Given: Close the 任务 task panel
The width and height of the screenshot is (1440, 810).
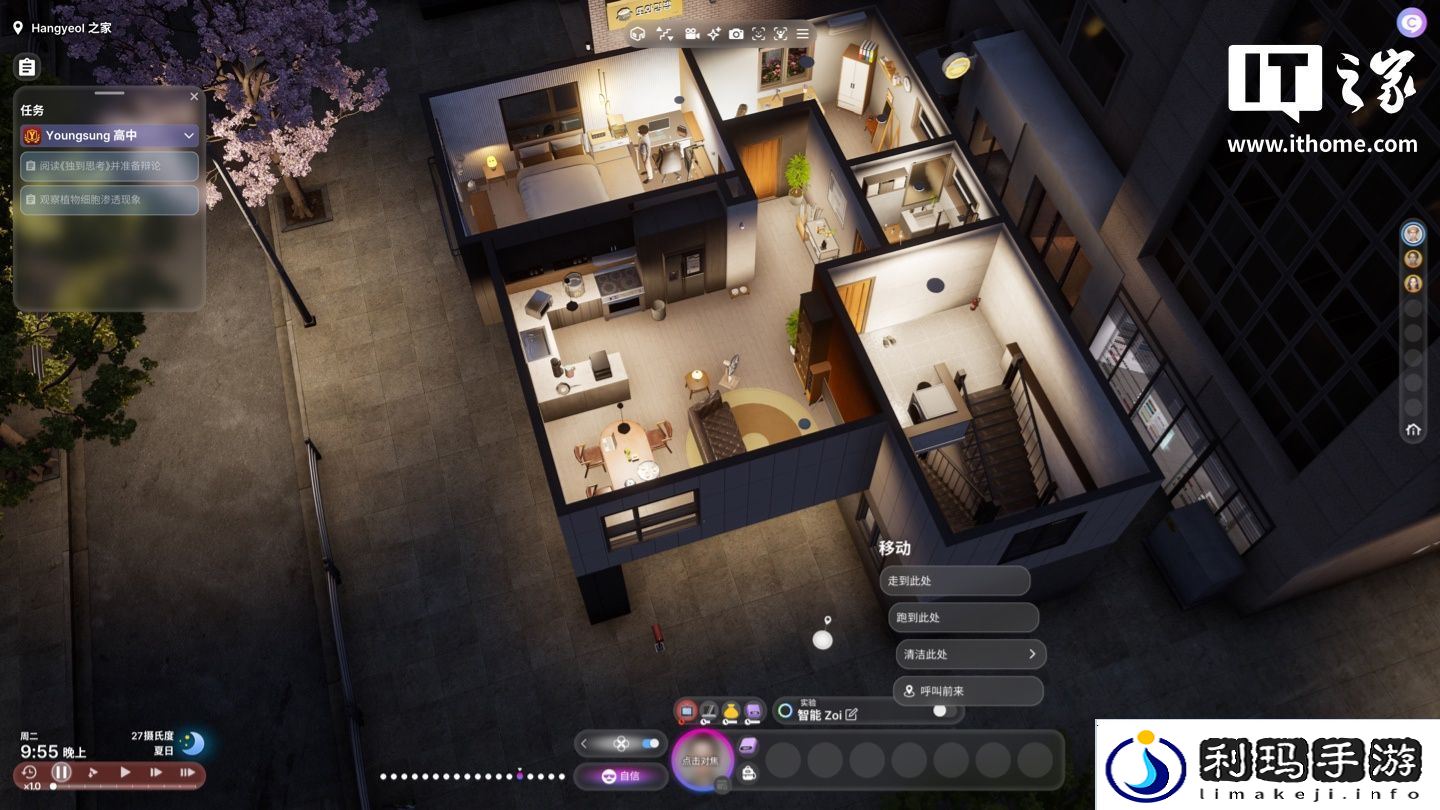Looking at the screenshot, I should [x=194, y=97].
